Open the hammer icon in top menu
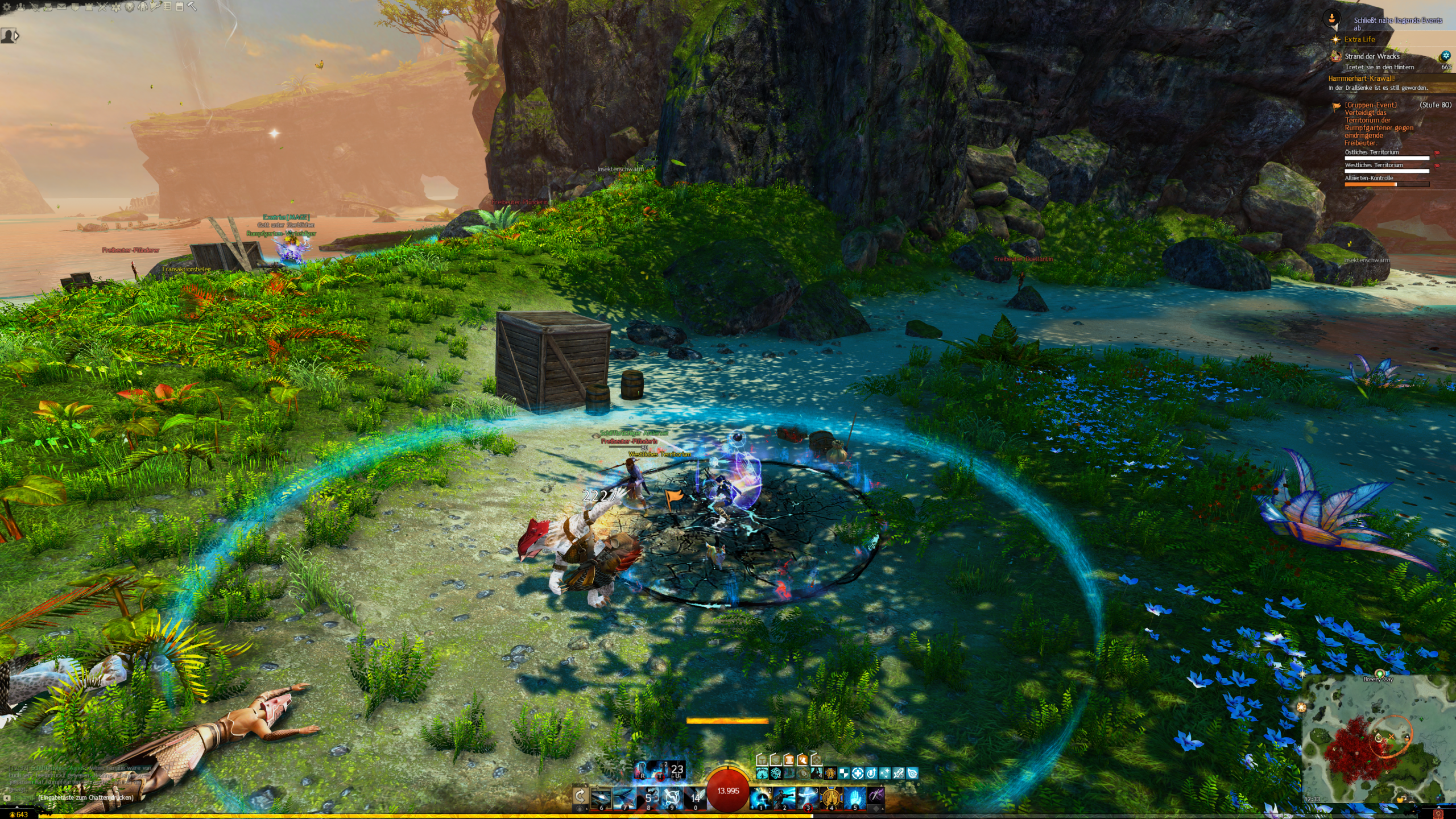 click(x=192, y=7)
